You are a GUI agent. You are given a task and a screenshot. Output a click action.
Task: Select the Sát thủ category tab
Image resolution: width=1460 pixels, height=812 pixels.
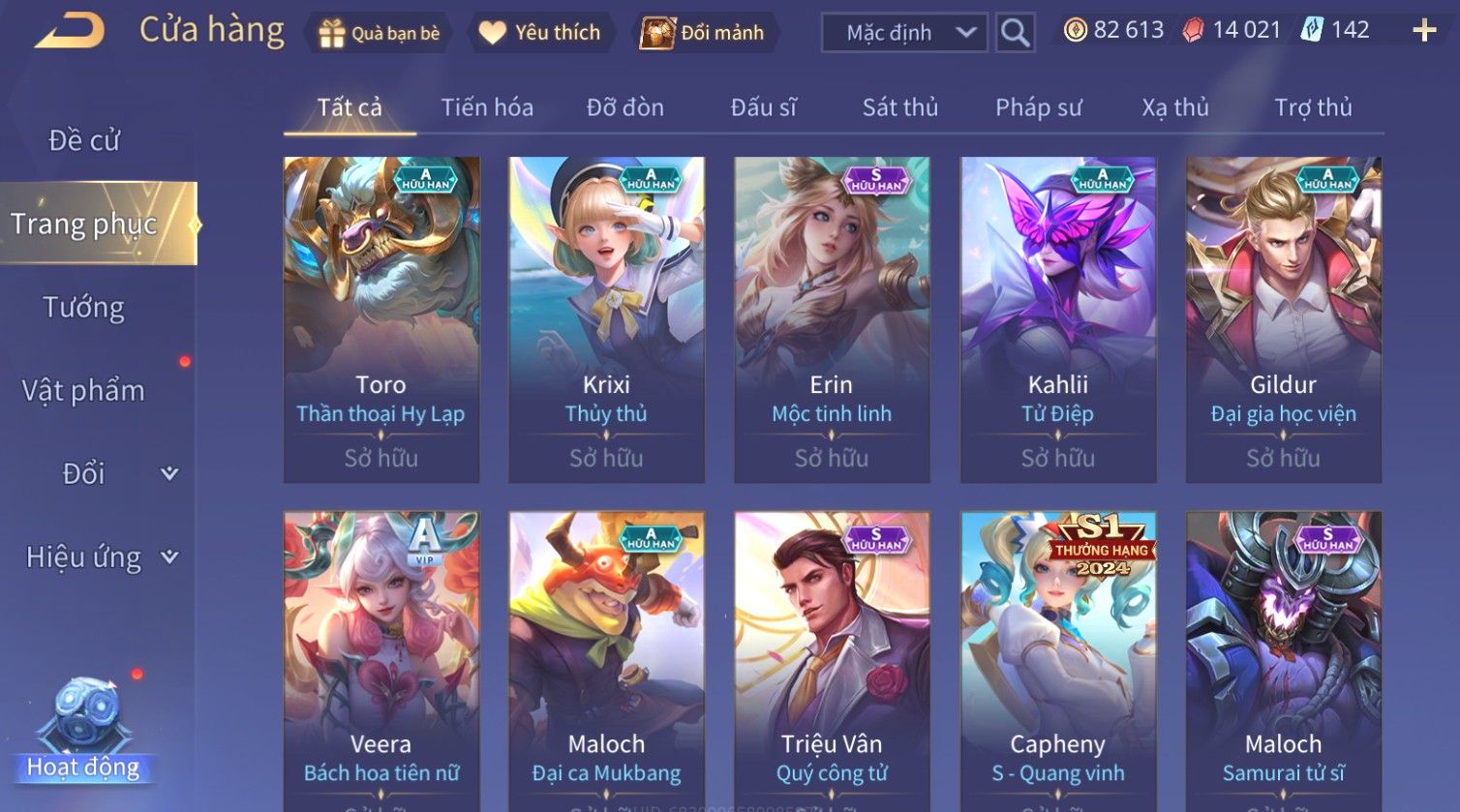[x=900, y=107]
